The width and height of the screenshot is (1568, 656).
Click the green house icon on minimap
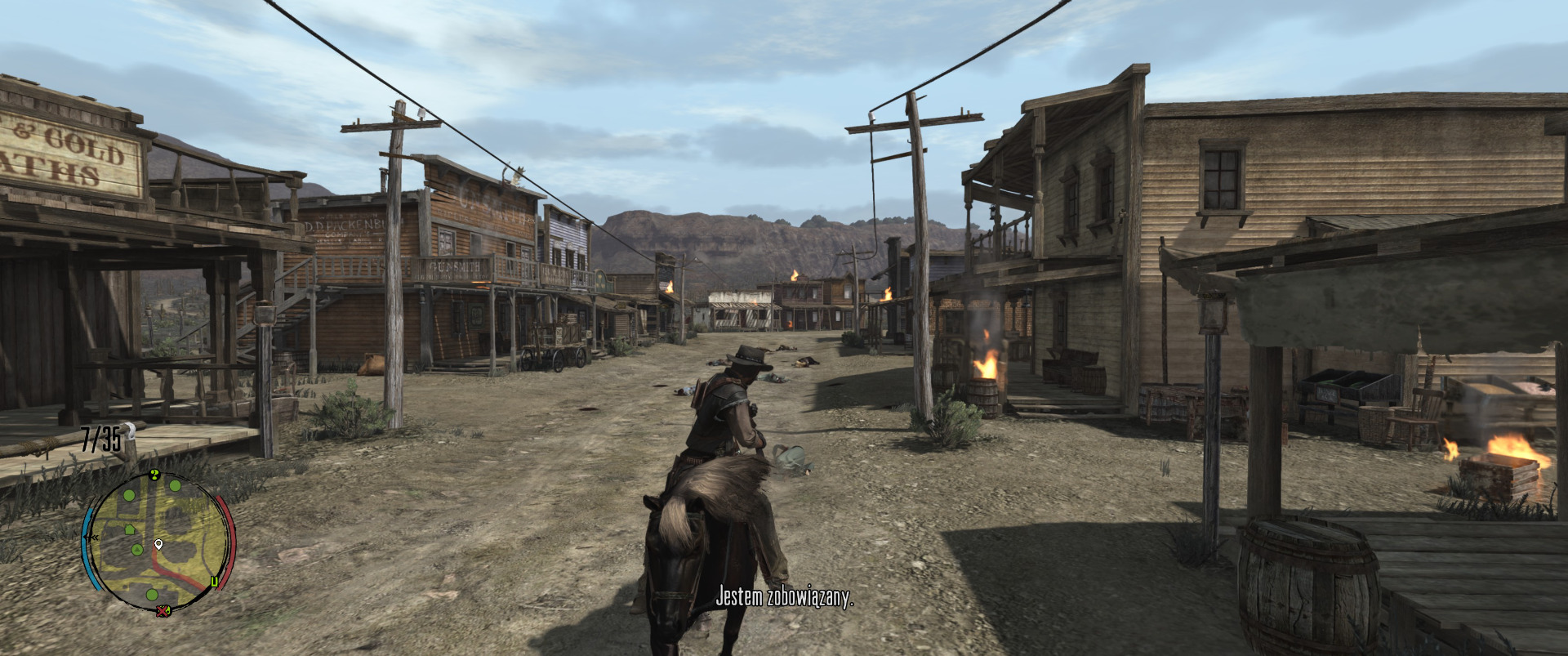tap(129, 529)
